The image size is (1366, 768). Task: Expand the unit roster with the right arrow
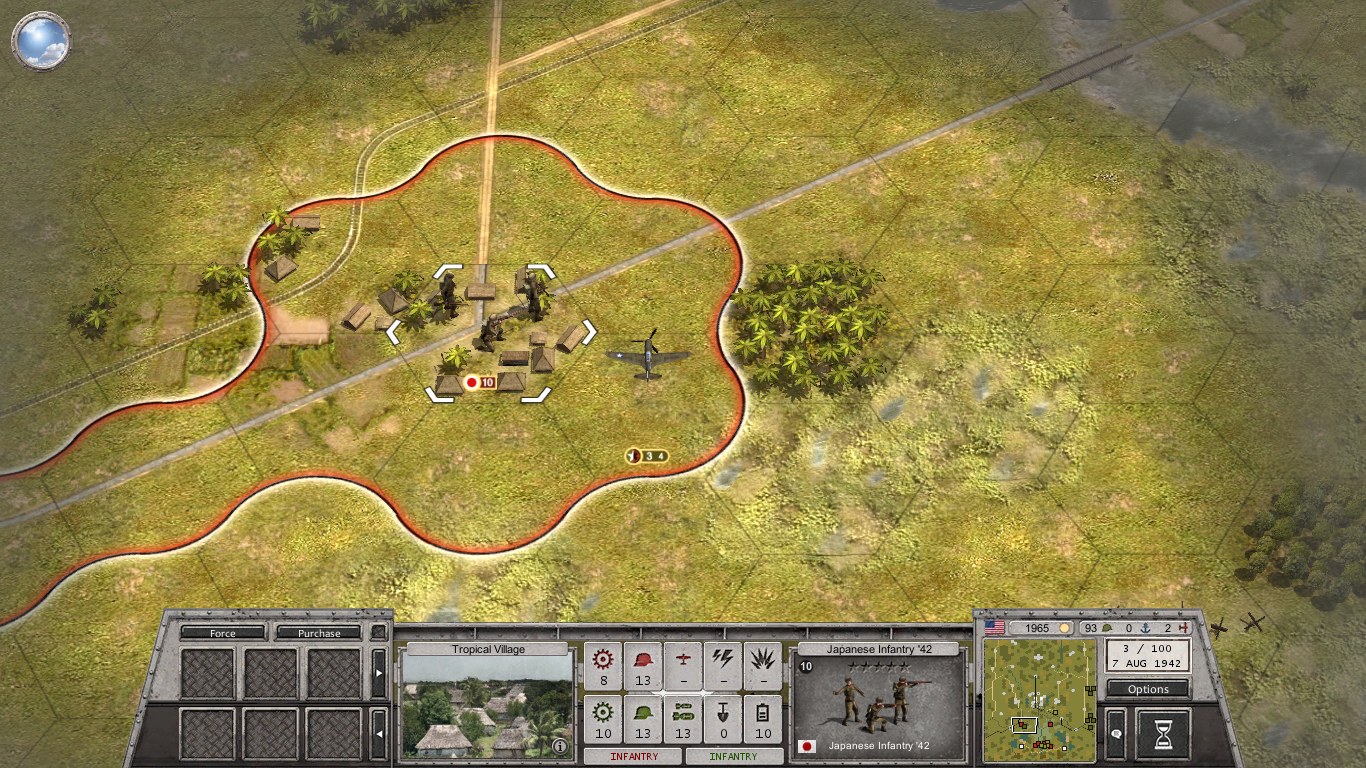coord(379,673)
